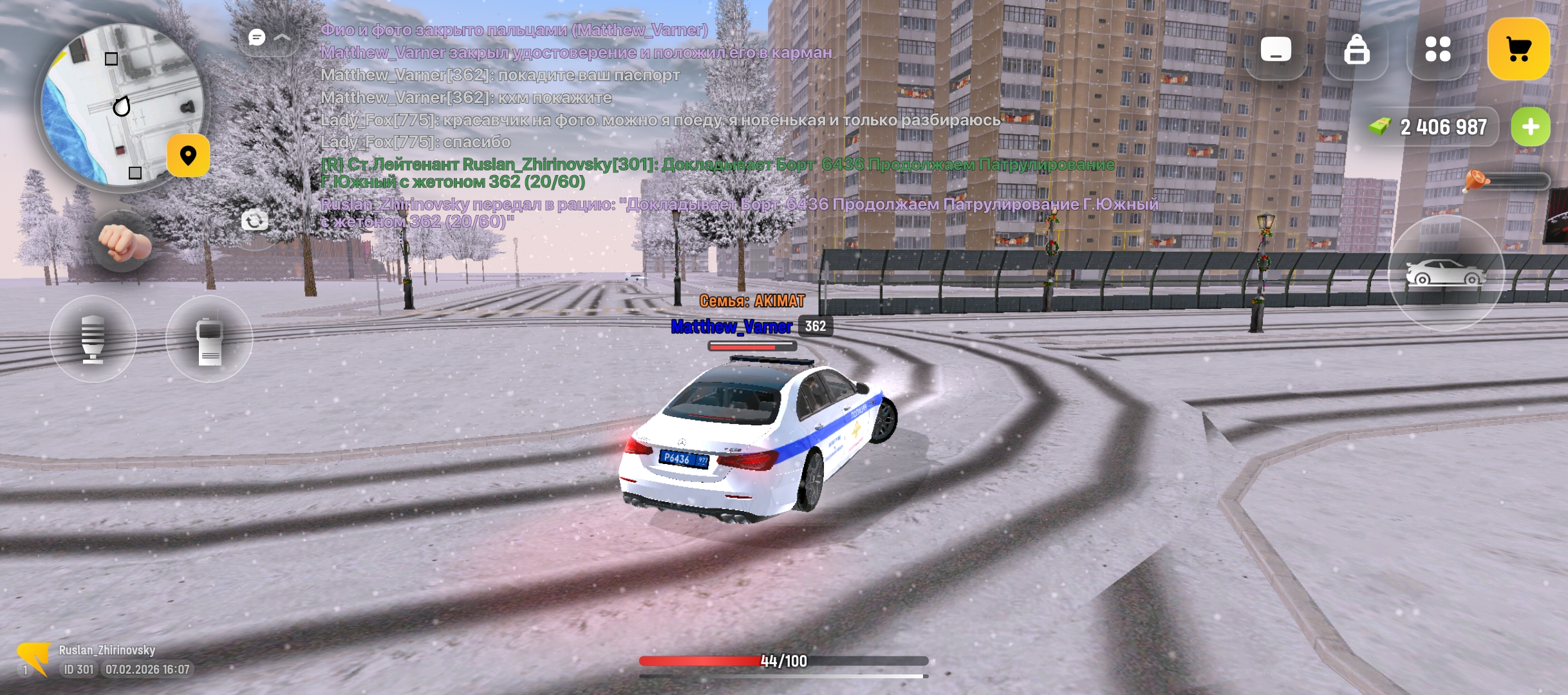Tap the white car vehicle button
This screenshot has width=1568, height=695.
(1446, 273)
